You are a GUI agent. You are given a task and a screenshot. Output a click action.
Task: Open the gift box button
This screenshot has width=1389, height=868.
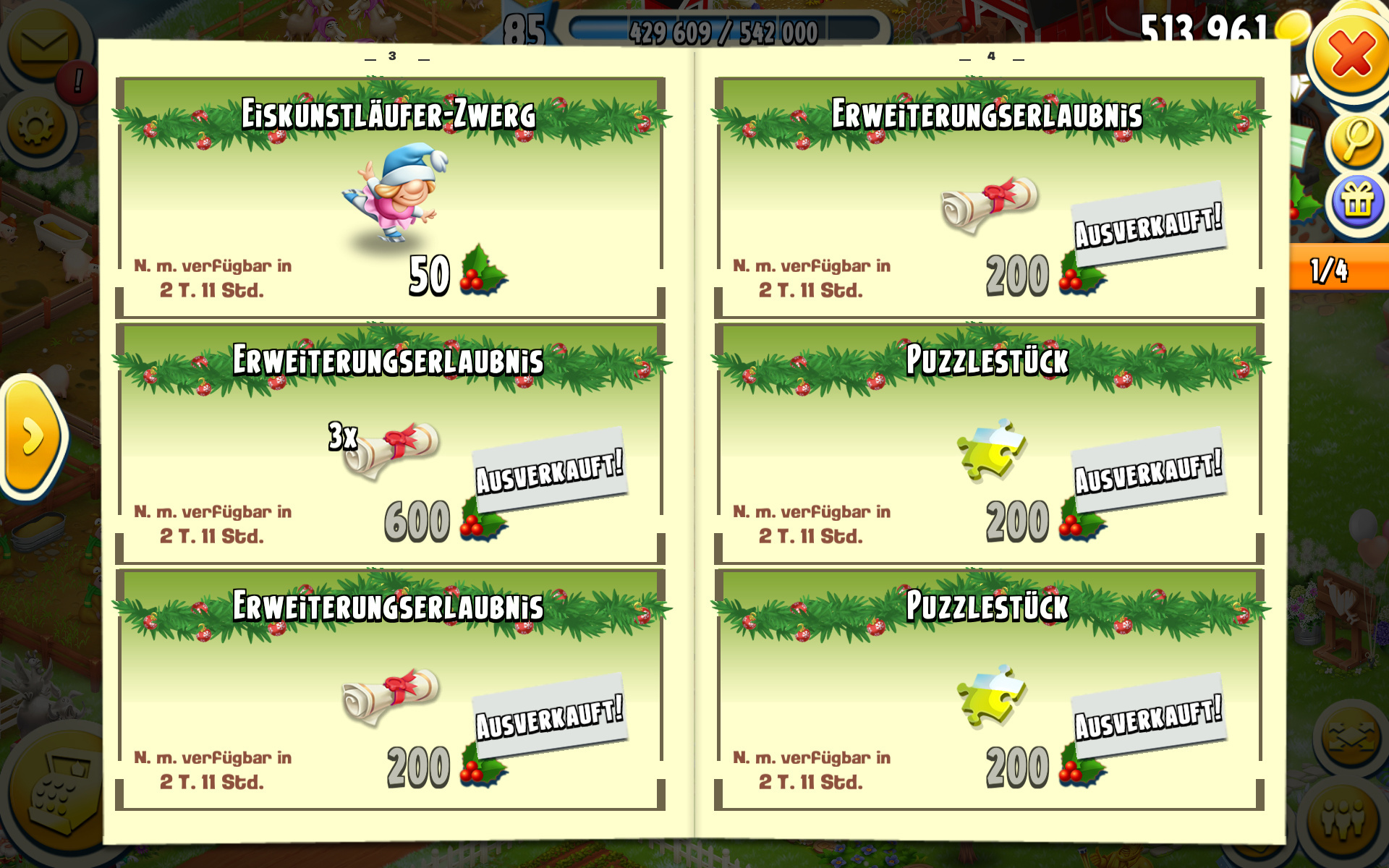click(1357, 203)
